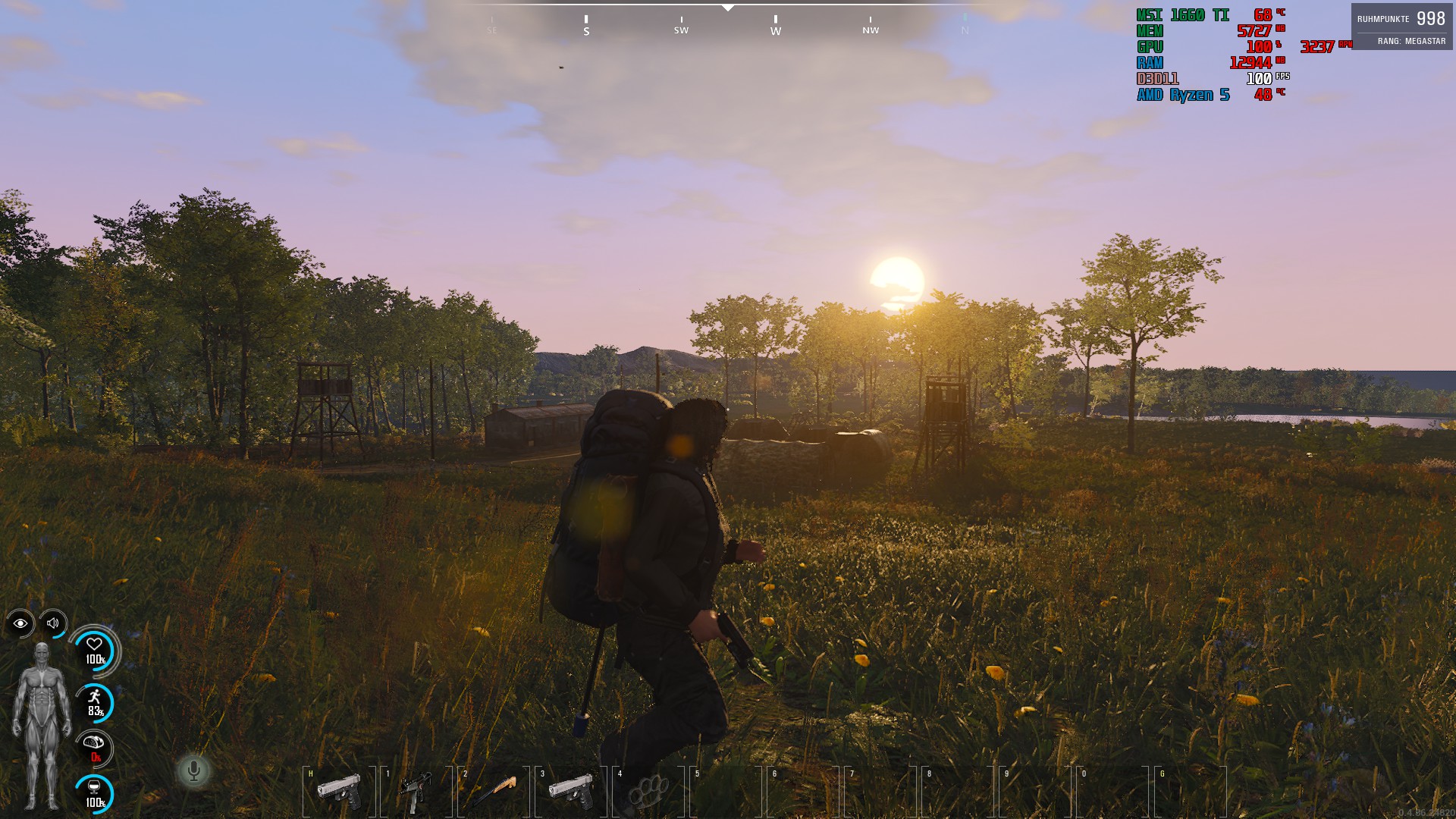The image size is (1456, 819).
Task: Select the pistol in hotbar slot H
Action: [x=339, y=790]
